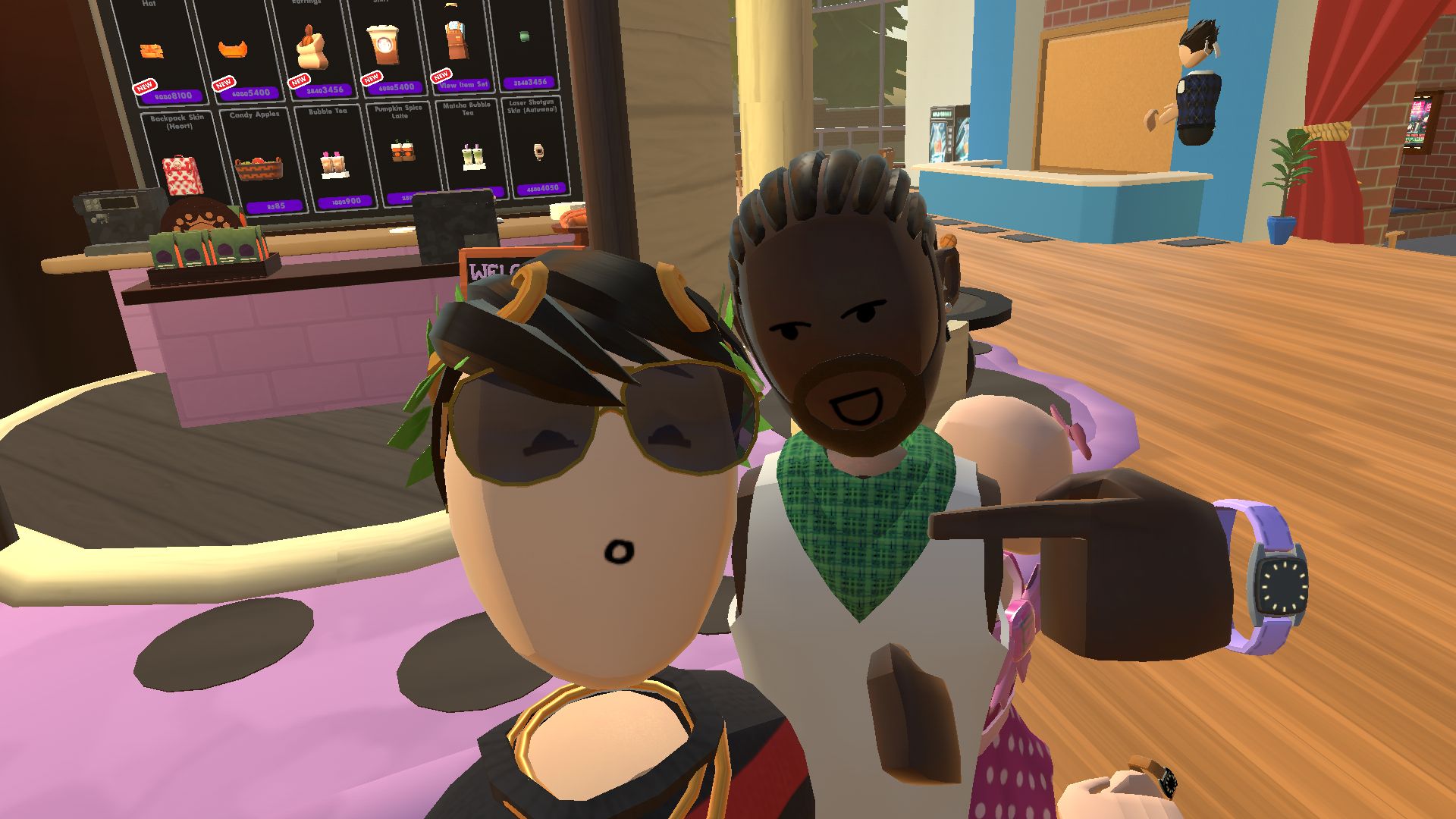Open the View Item Set button
The image size is (1456, 819).
pyautogui.click(x=463, y=85)
